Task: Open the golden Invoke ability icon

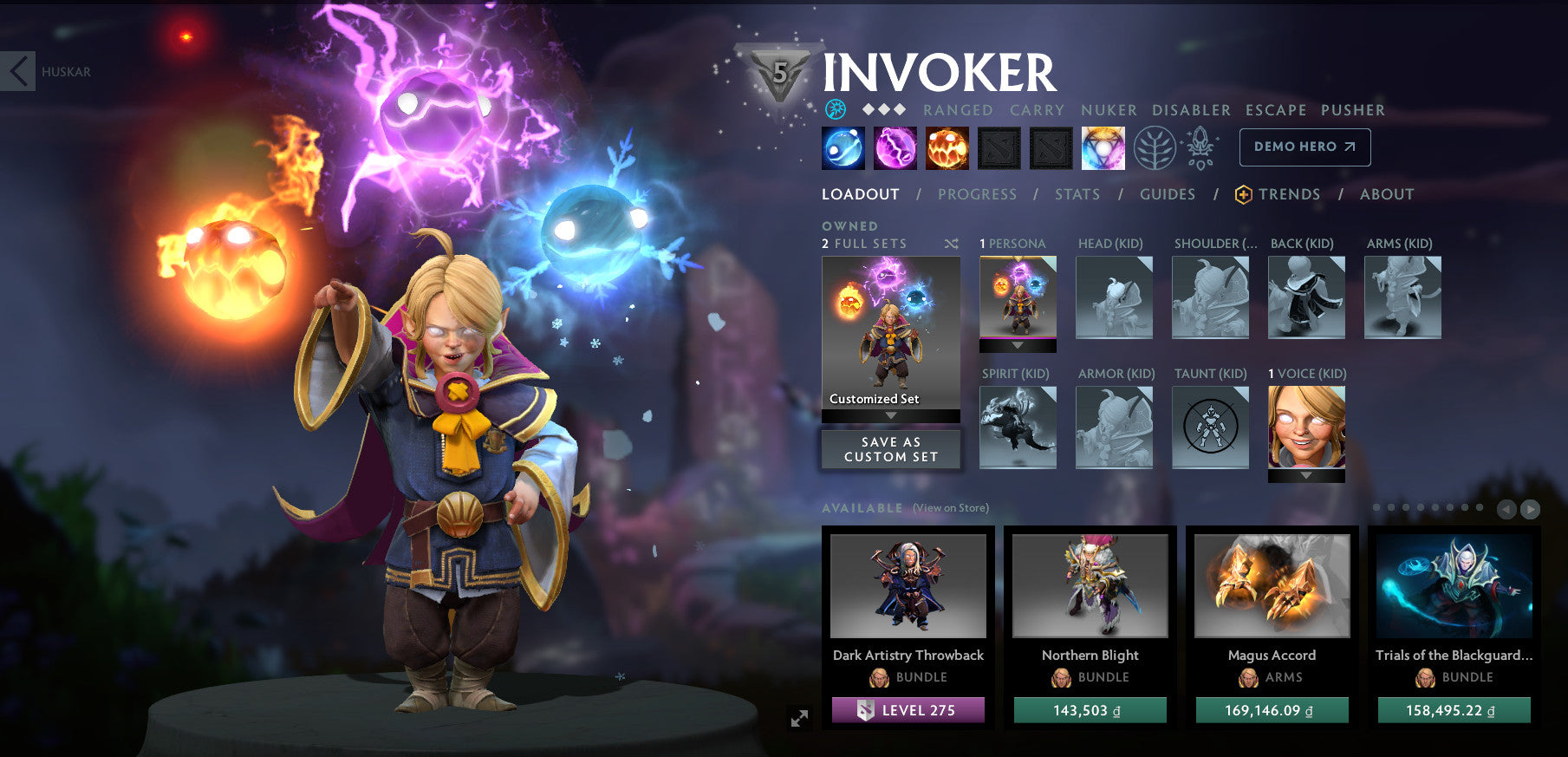Action: coord(1103,147)
